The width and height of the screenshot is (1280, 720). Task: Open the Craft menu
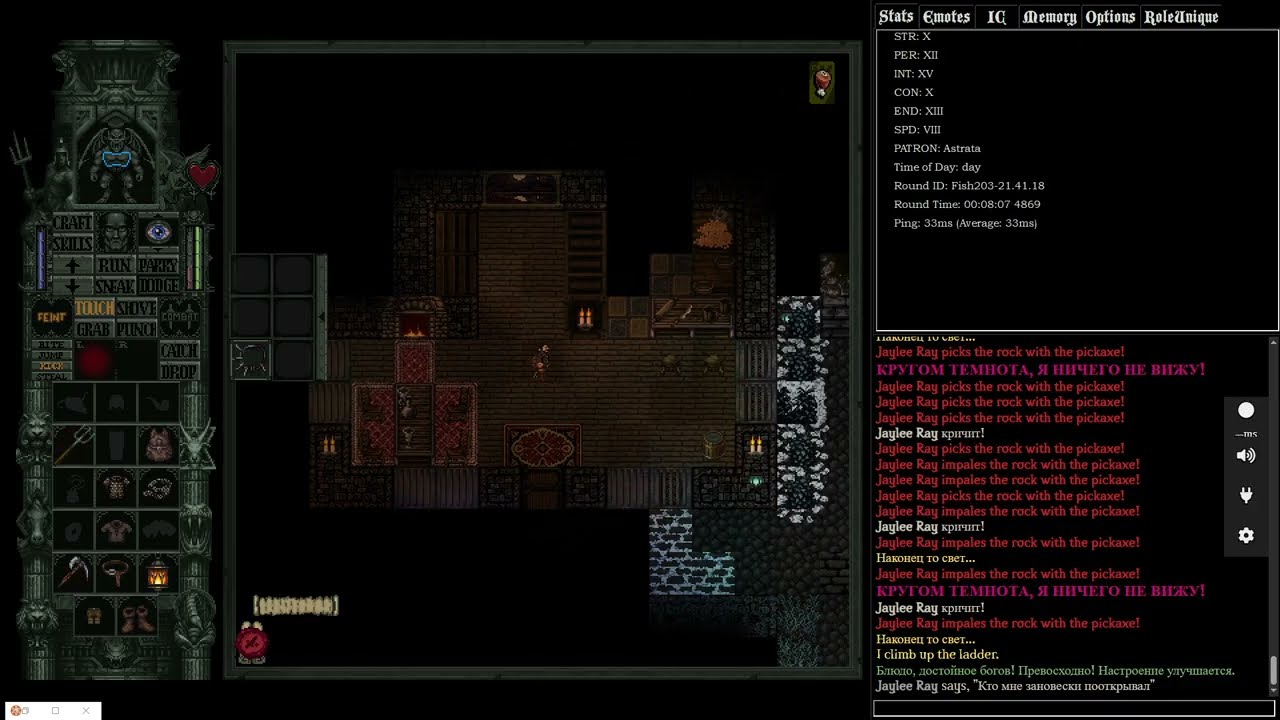pyautogui.click(x=72, y=223)
